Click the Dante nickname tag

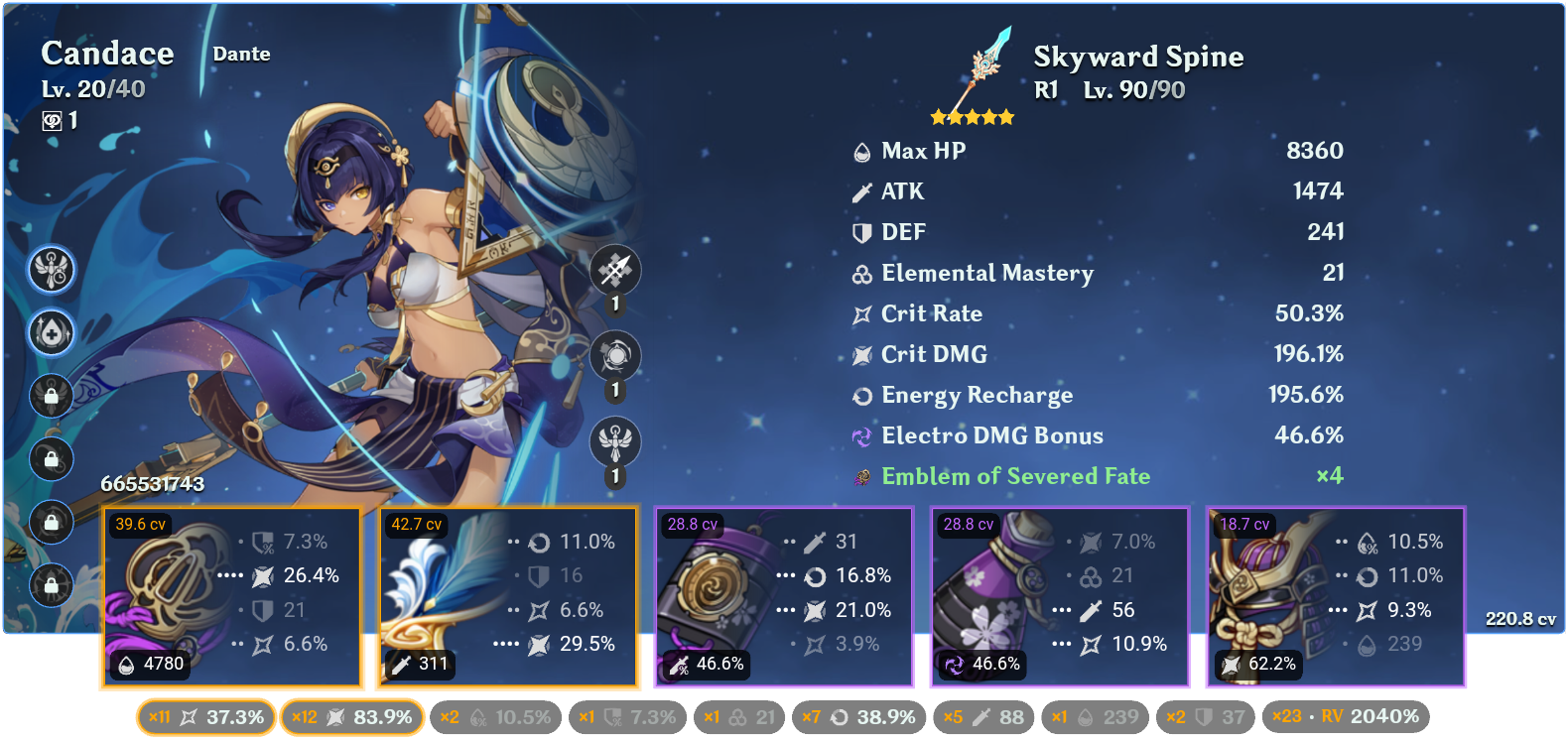click(x=240, y=55)
